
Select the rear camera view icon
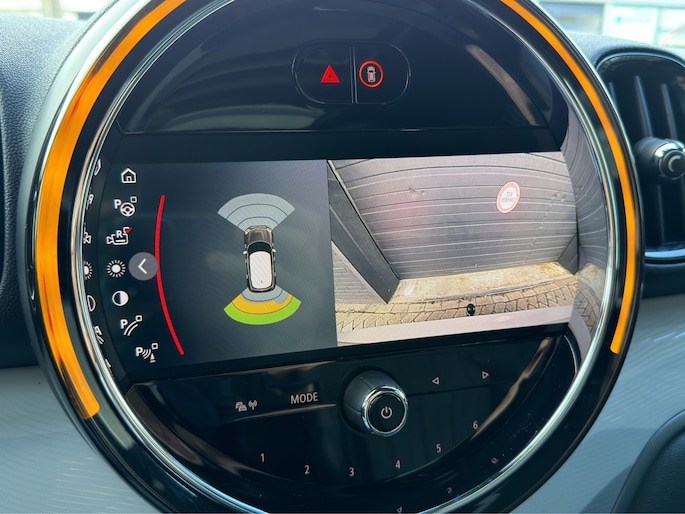120,237
